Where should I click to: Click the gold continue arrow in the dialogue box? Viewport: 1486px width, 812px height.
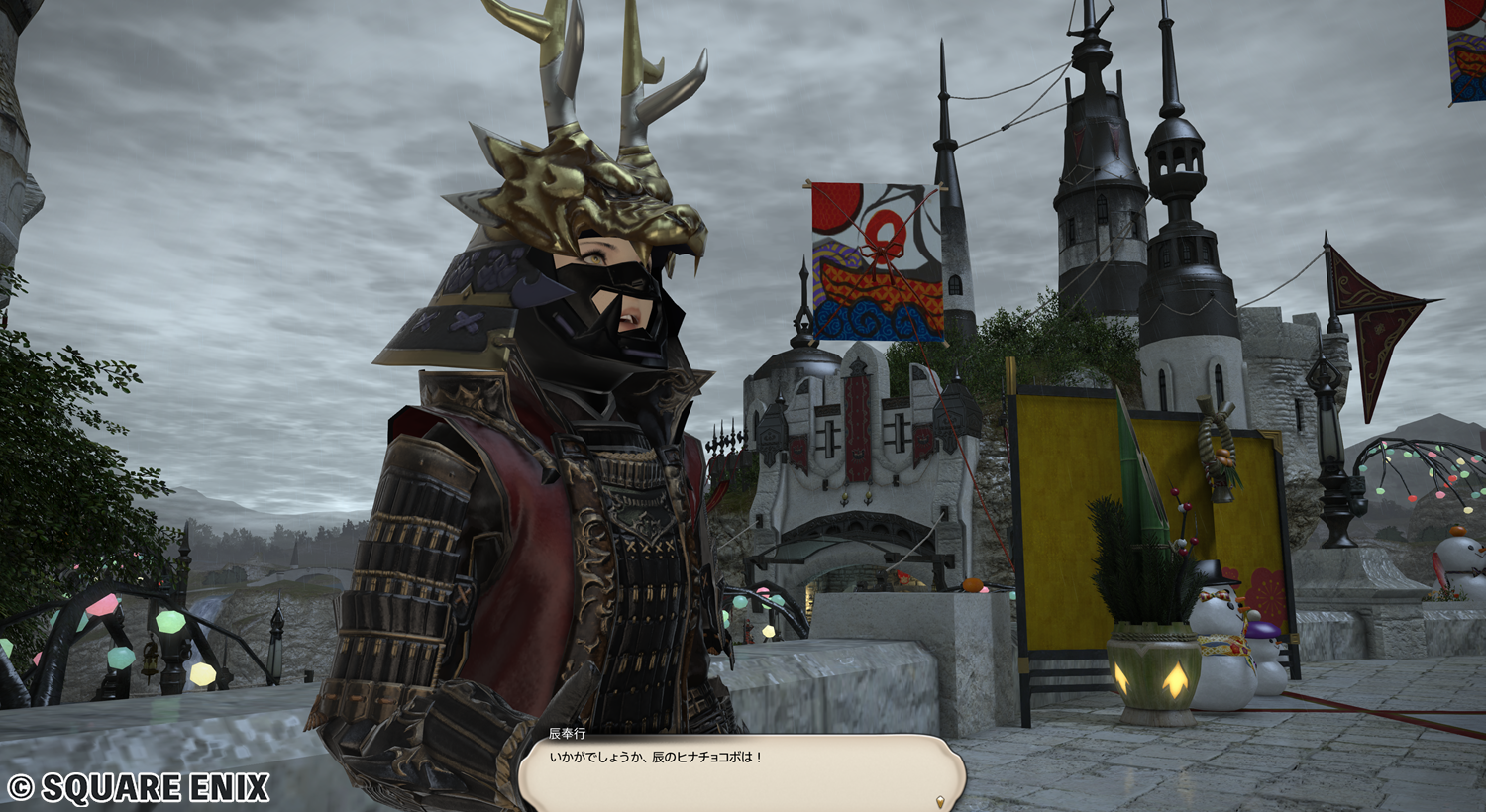point(938,800)
